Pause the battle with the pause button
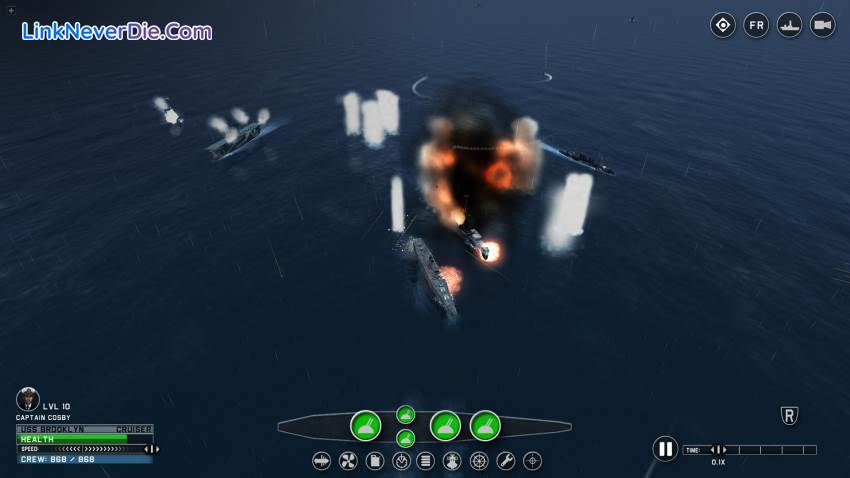 (665, 449)
